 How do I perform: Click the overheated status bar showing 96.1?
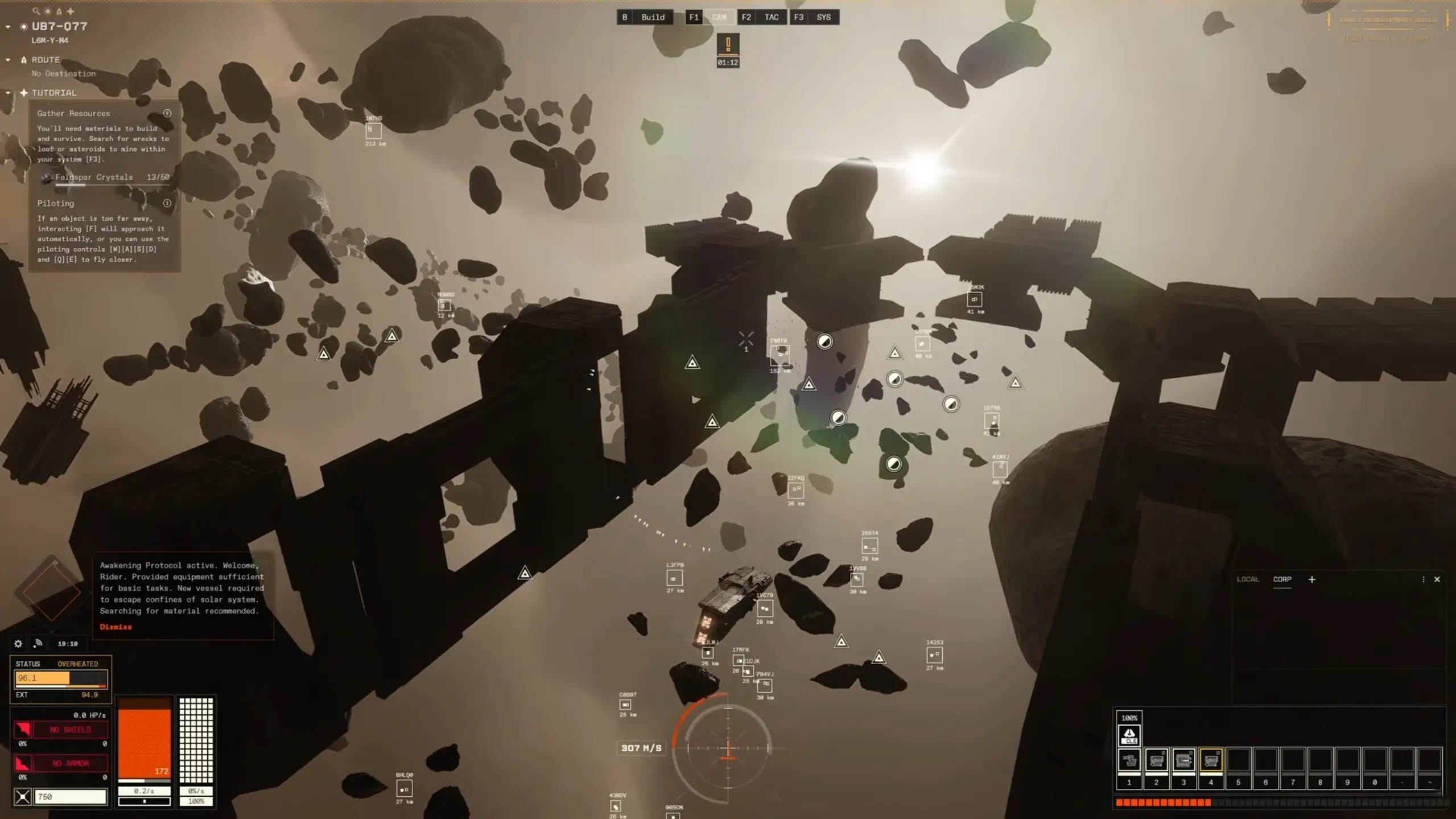click(60, 678)
